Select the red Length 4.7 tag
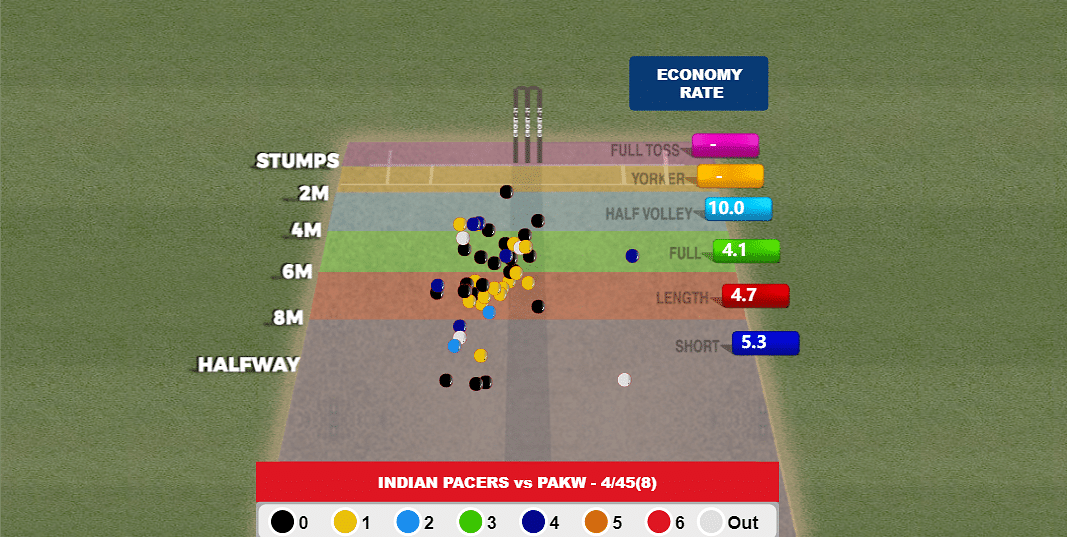The width and height of the screenshot is (1067, 537). coord(755,296)
